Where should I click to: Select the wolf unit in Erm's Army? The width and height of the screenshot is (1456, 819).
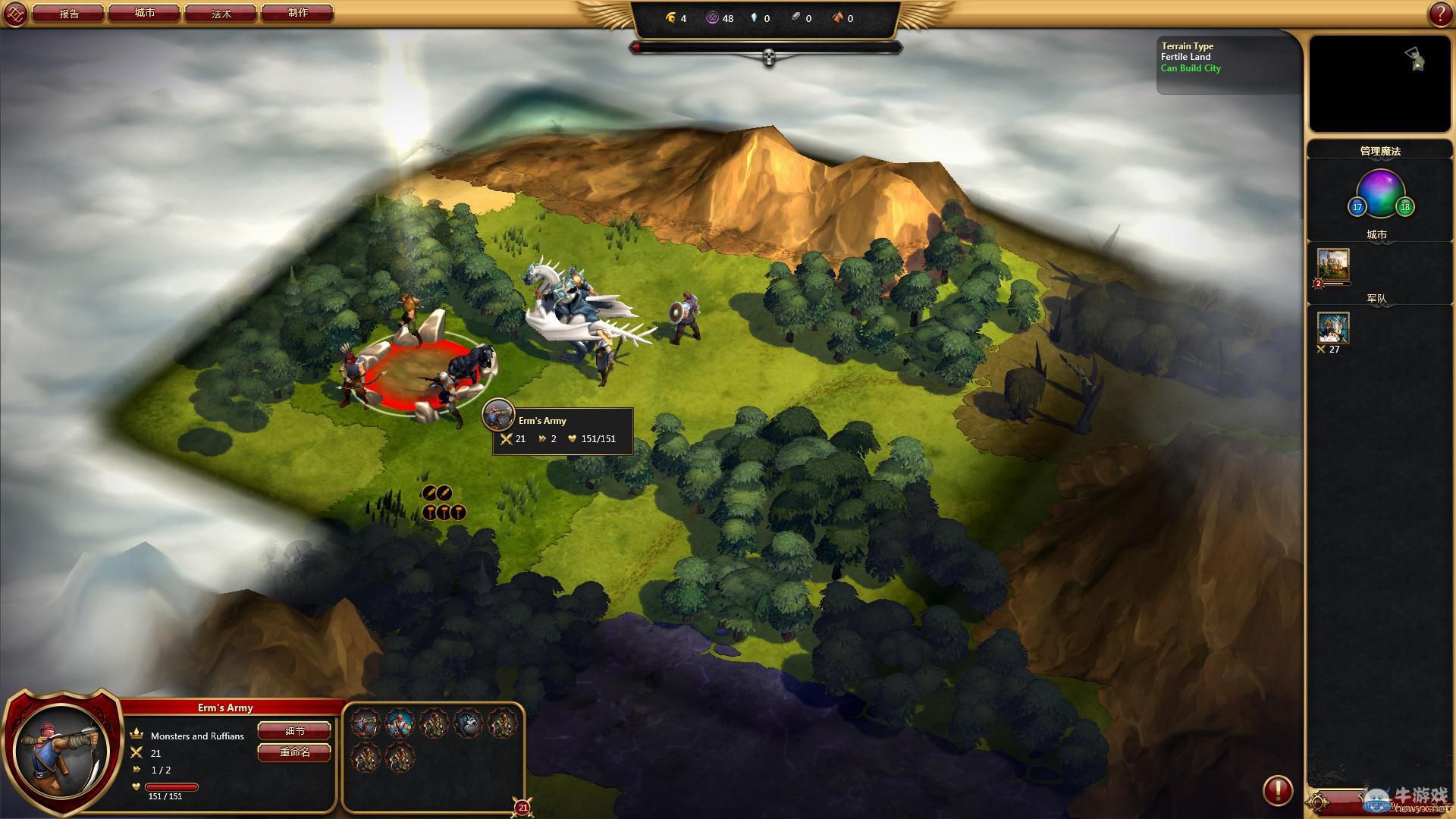(469, 723)
